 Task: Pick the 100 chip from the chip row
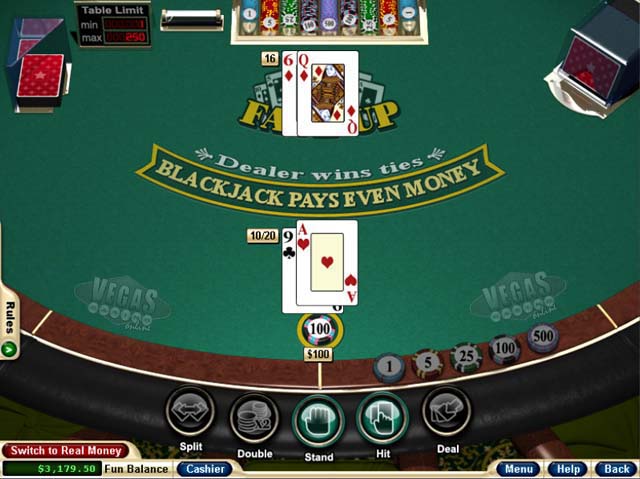504,349
